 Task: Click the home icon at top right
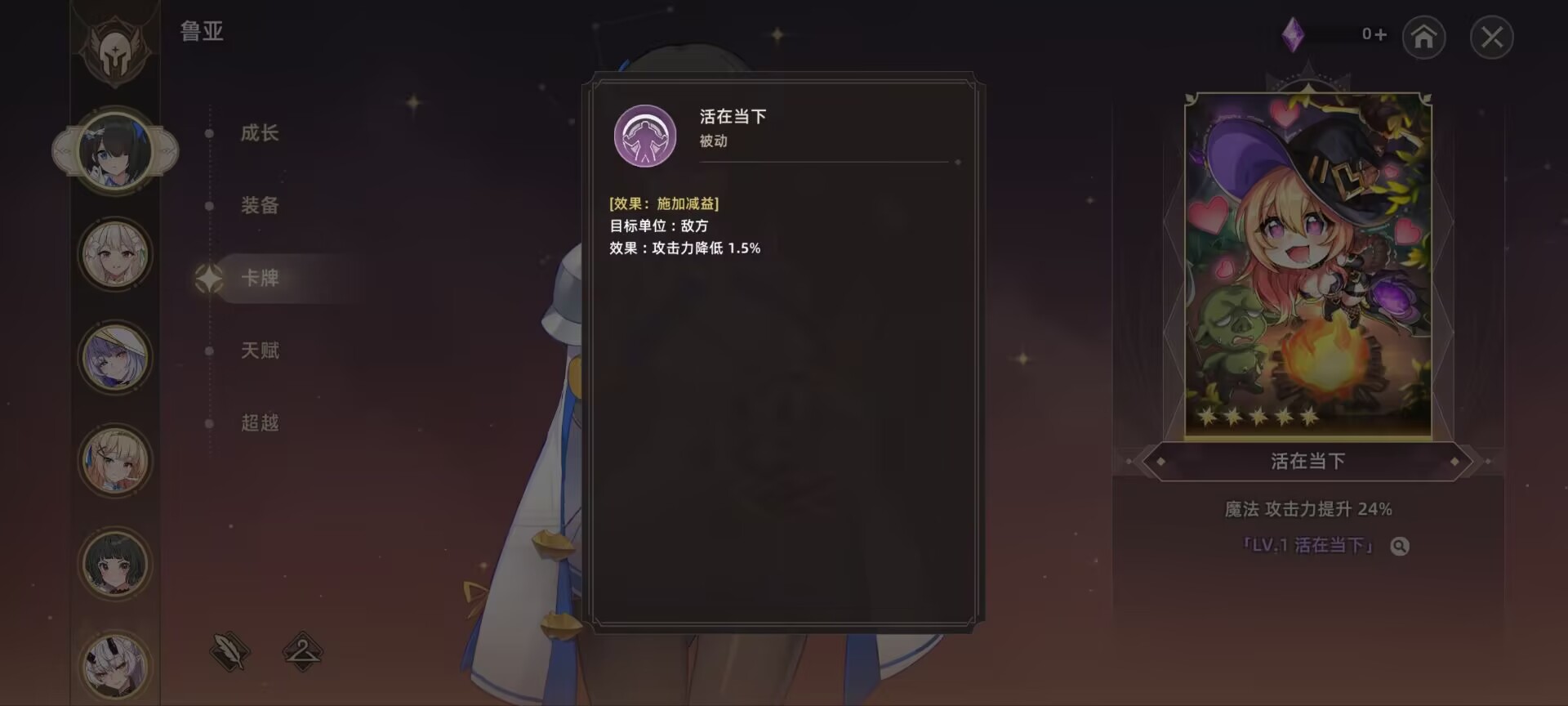point(1424,38)
